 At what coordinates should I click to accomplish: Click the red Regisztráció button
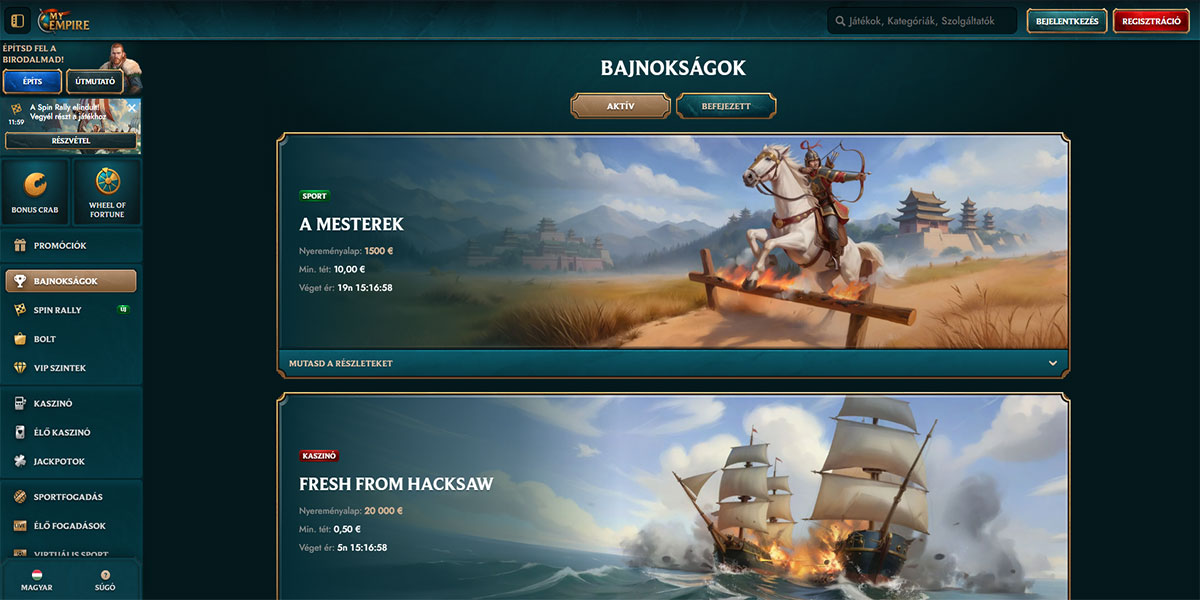pyautogui.click(x=1151, y=21)
